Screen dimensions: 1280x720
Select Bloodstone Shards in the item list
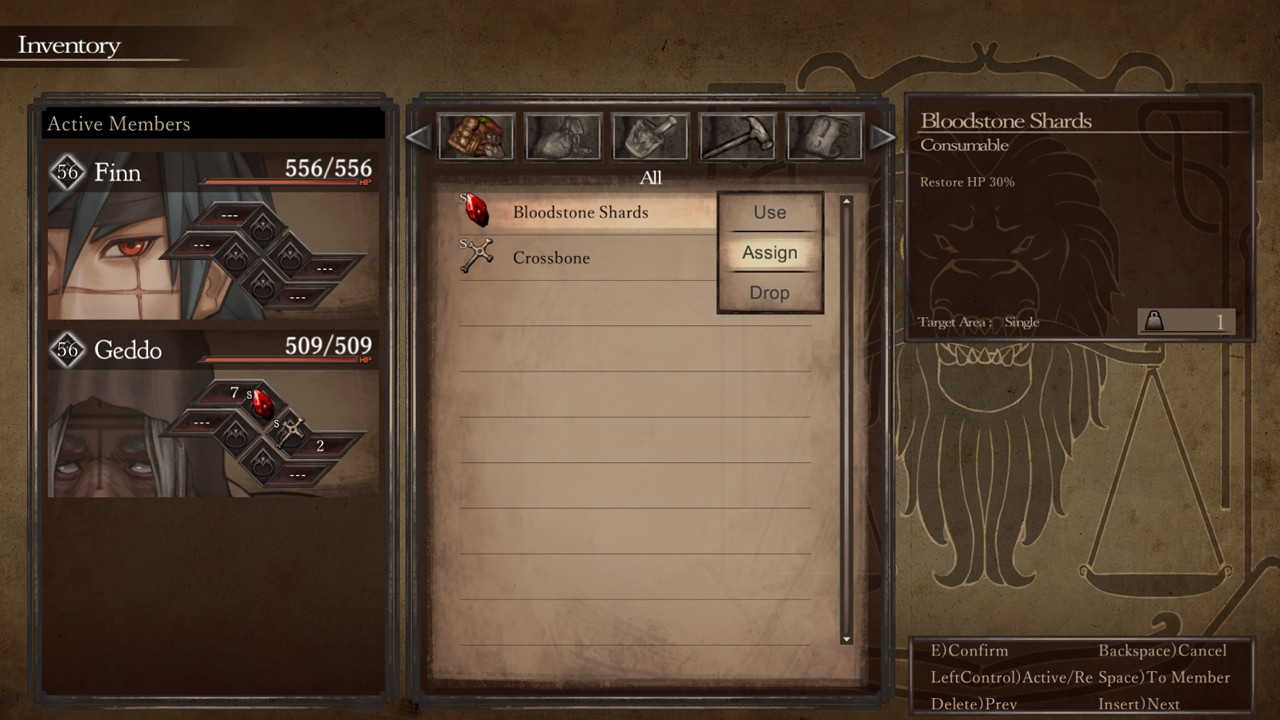click(580, 212)
